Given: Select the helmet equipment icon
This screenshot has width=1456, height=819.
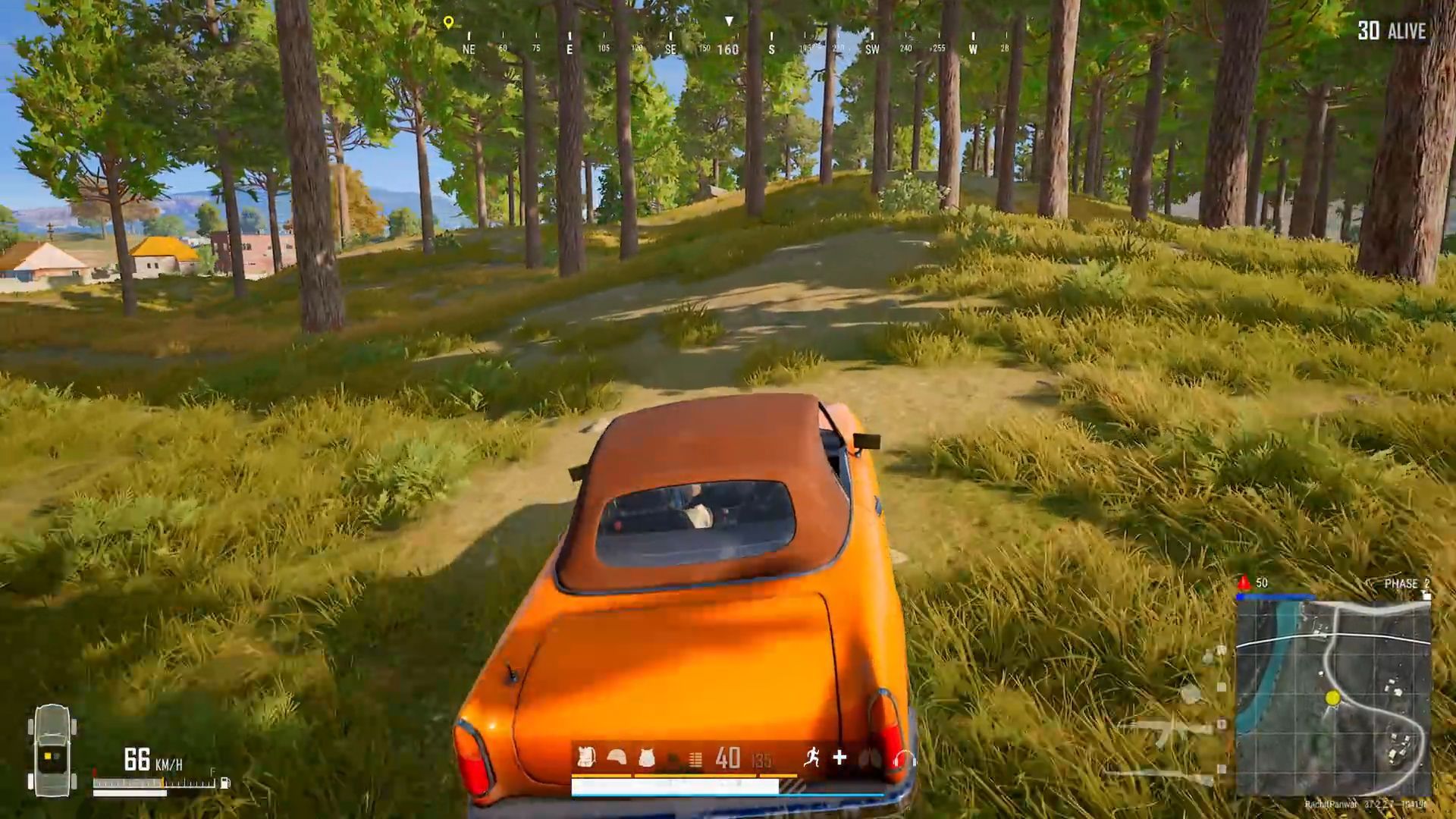Looking at the screenshot, I should tap(617, 758).
